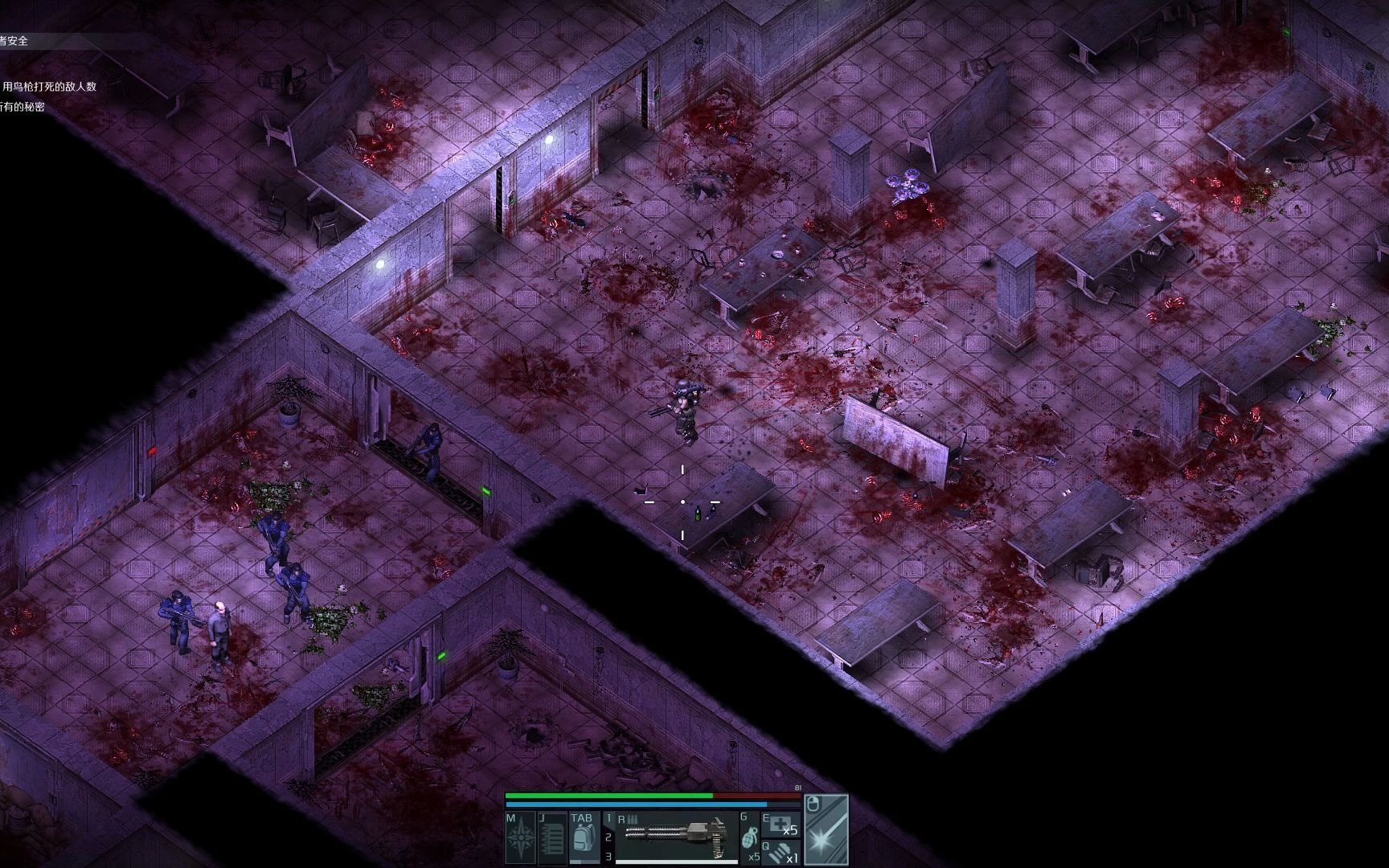
Task: Use the medkit item slot
Action: [781, 824]
